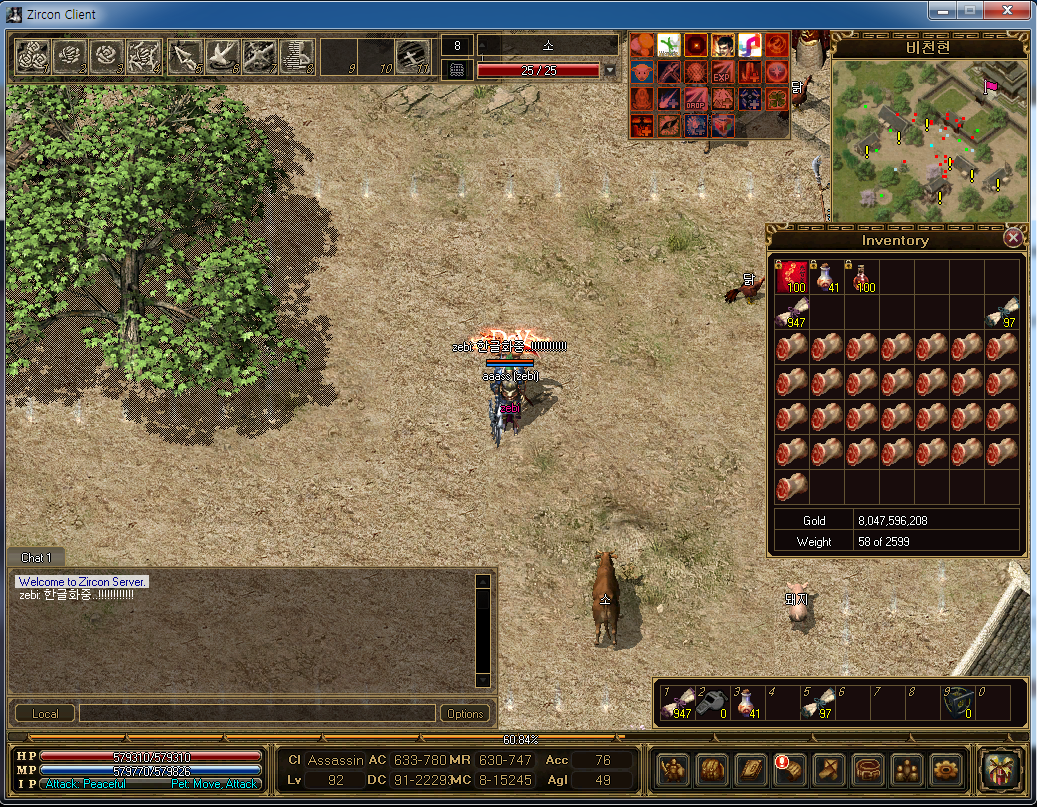Open the gift box shop button
1037x807 pixels.
(999, 768)
